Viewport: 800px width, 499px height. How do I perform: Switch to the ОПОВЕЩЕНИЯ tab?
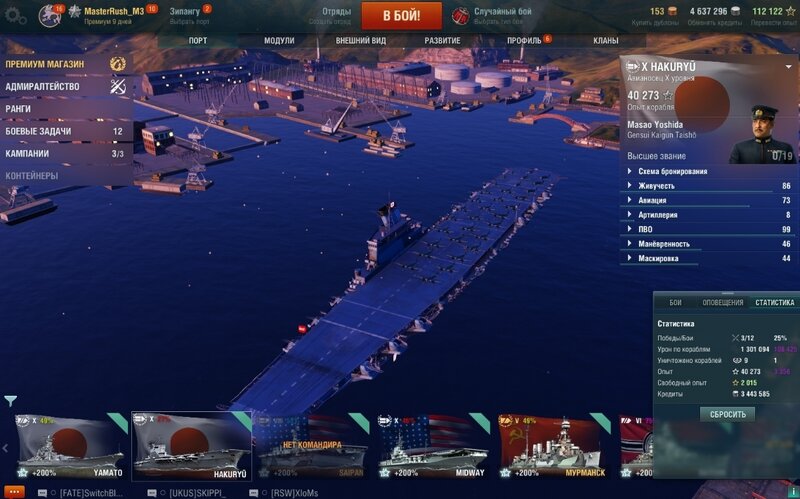[722, 302]
